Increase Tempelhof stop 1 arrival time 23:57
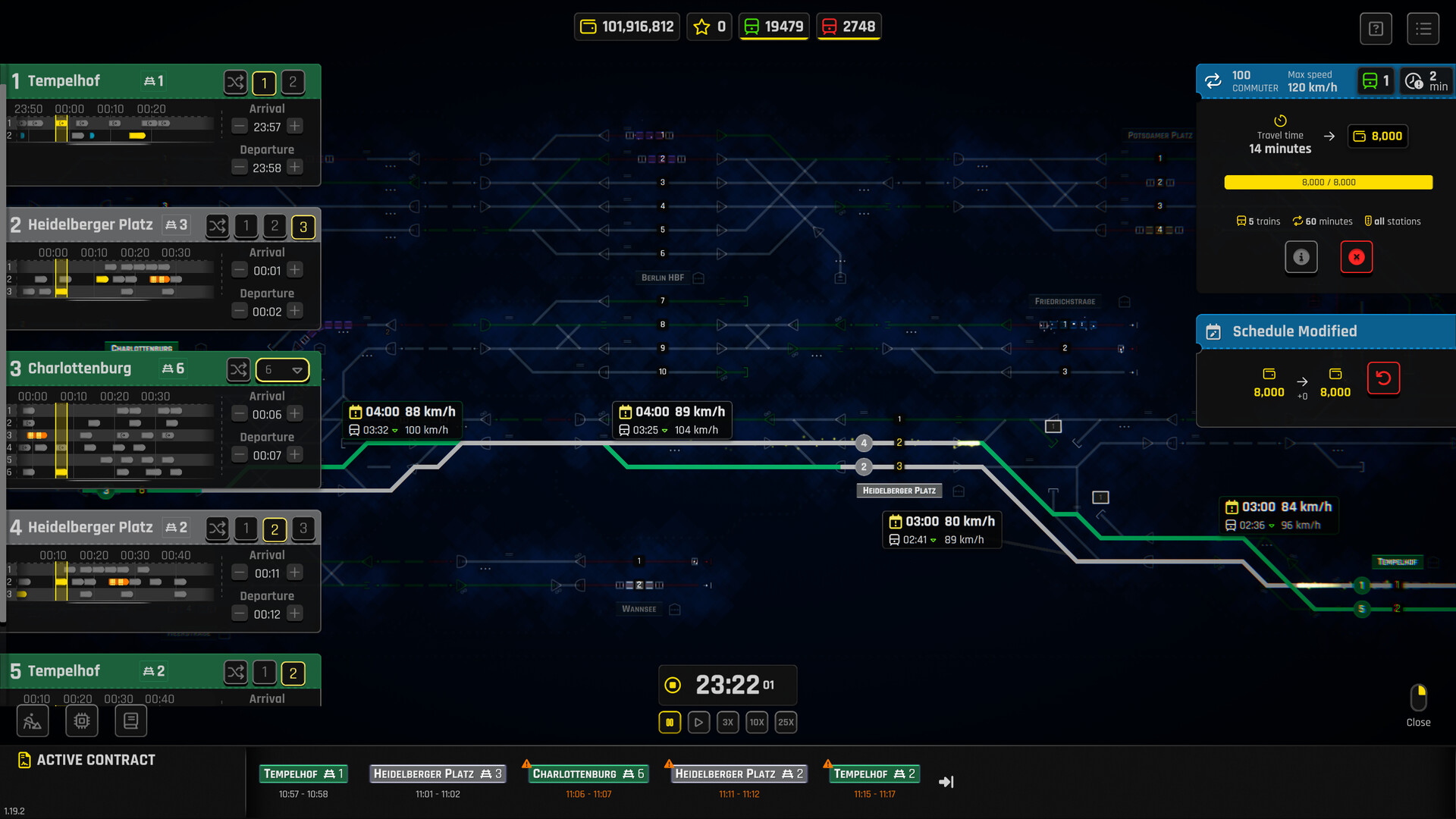The image size is (1456, 819). point(295,127)
